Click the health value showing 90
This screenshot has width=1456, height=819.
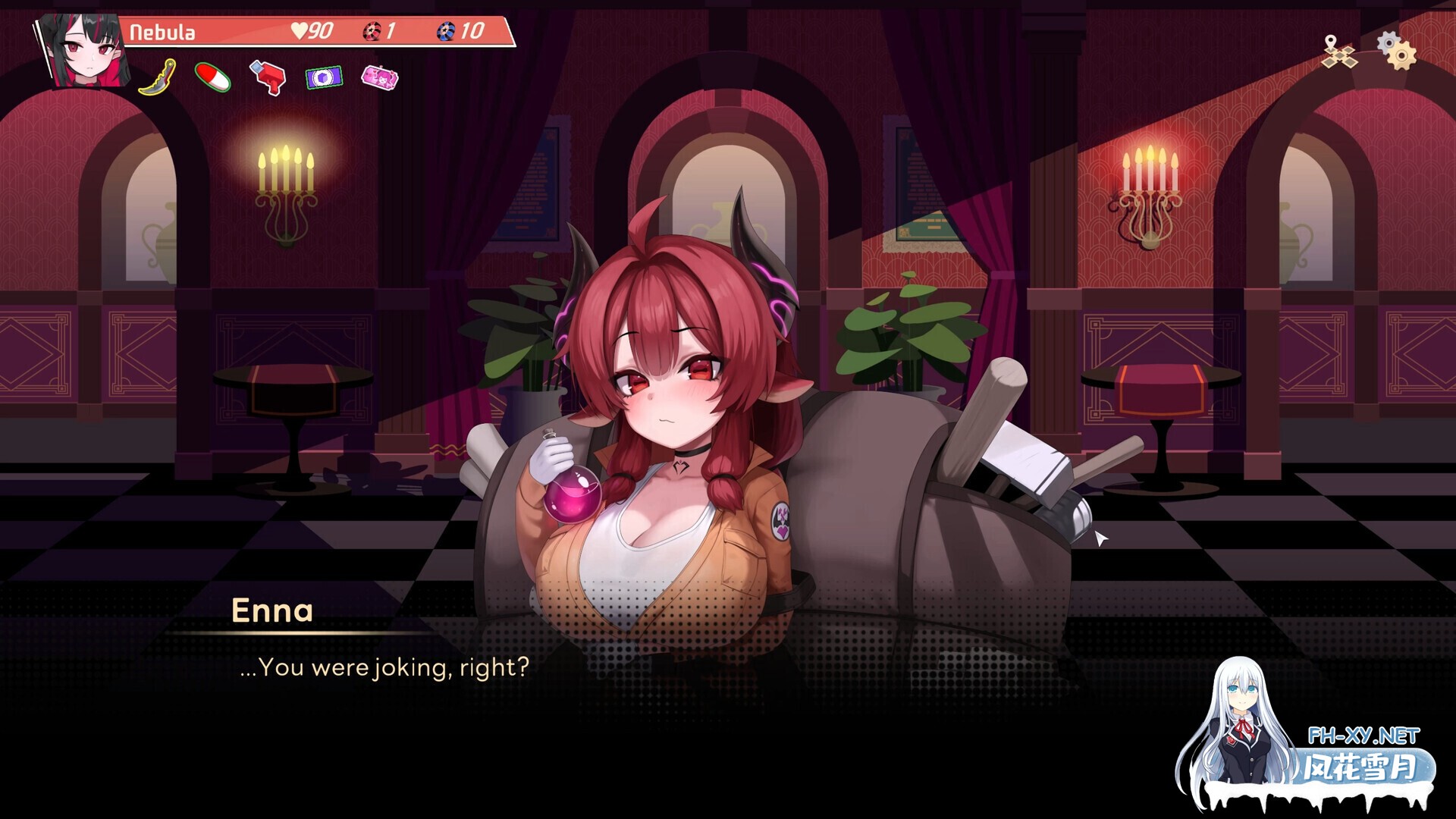pos(319,32)
